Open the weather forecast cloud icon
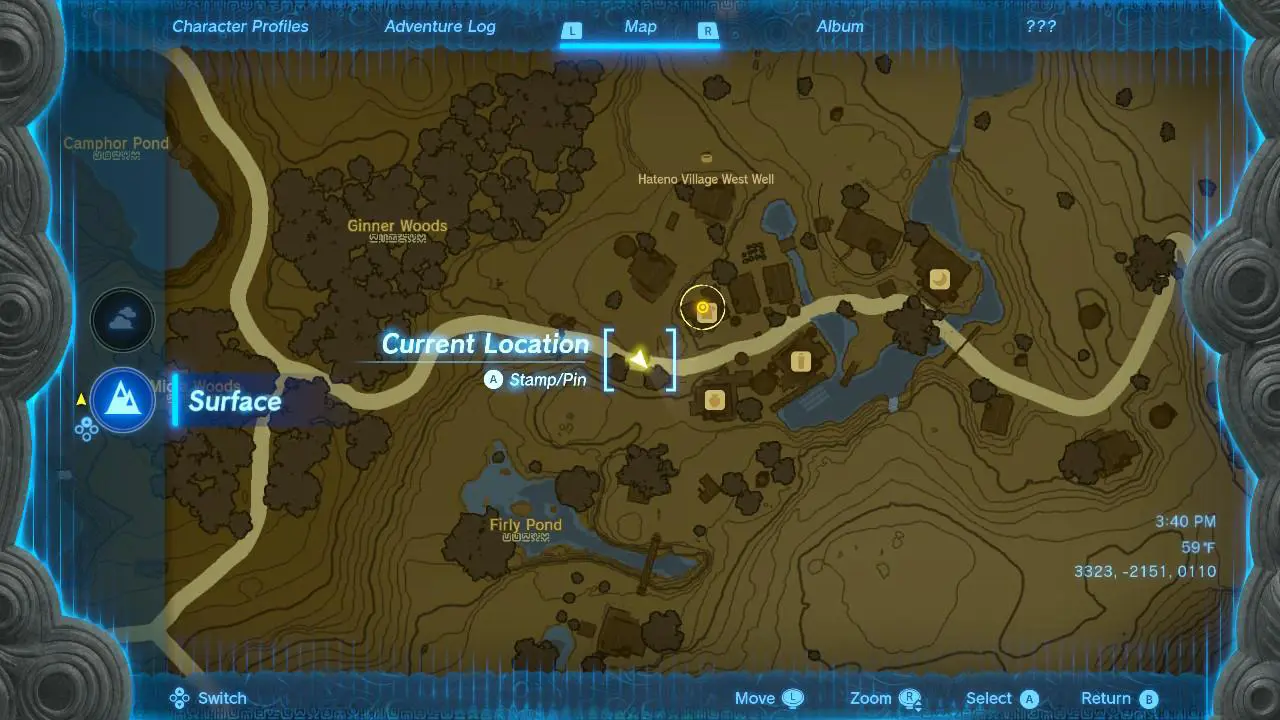This screenshot has height=720, width=1280. [x=122, y=320]
